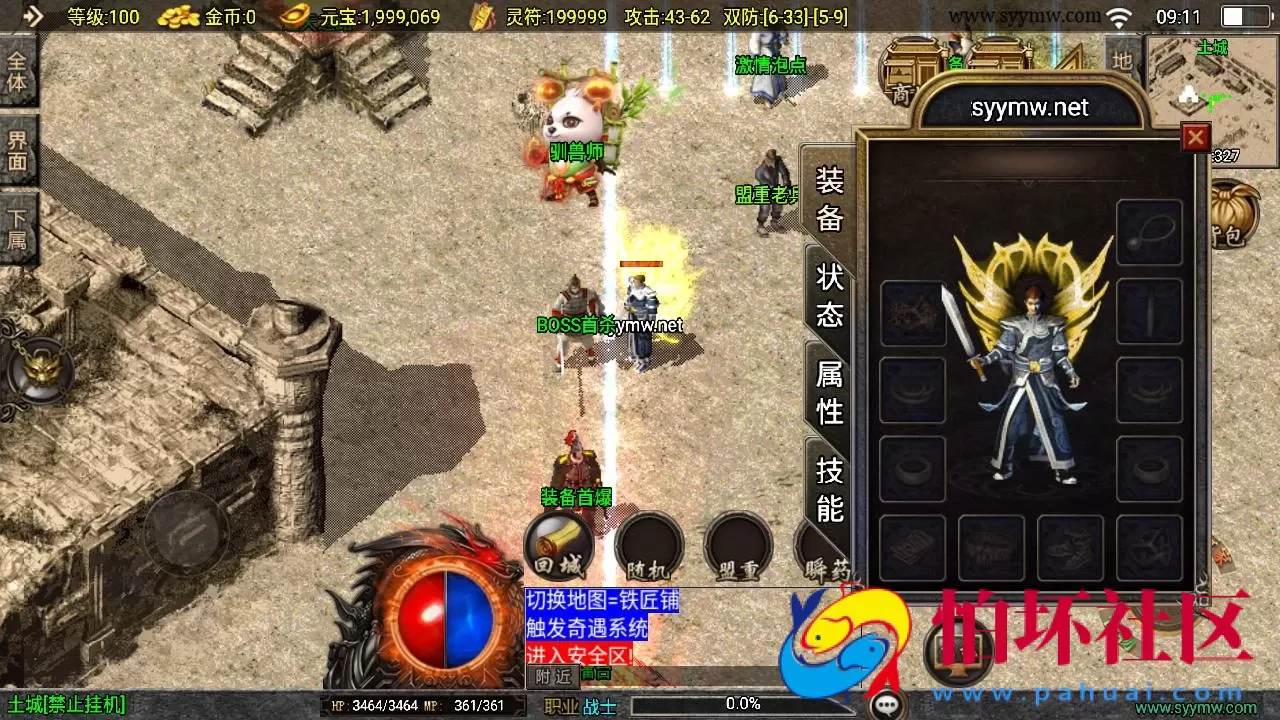Tap the 盟重 teleport icon
Screen dimensions: 1280x720
tap(737, 545)
